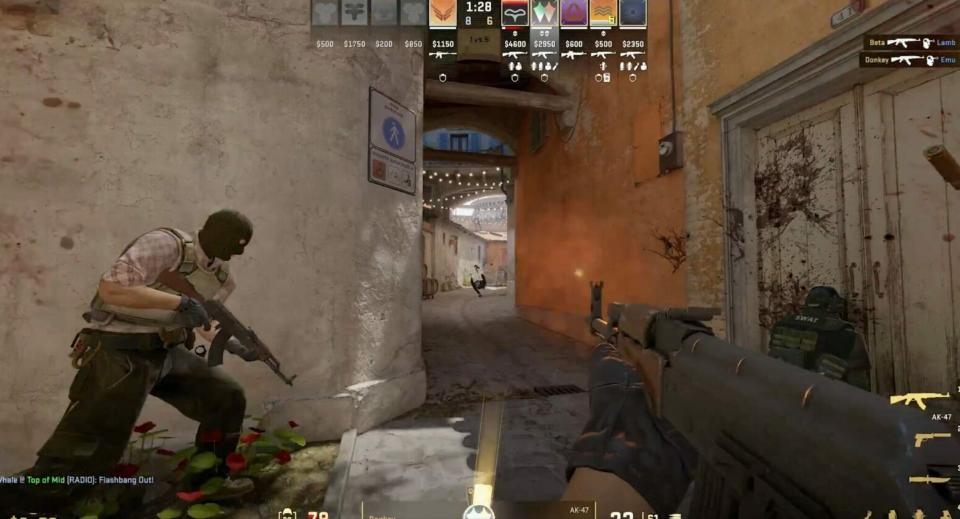
Task: Switch to the pistol weapon slot
Action: [x=932, y=440]
